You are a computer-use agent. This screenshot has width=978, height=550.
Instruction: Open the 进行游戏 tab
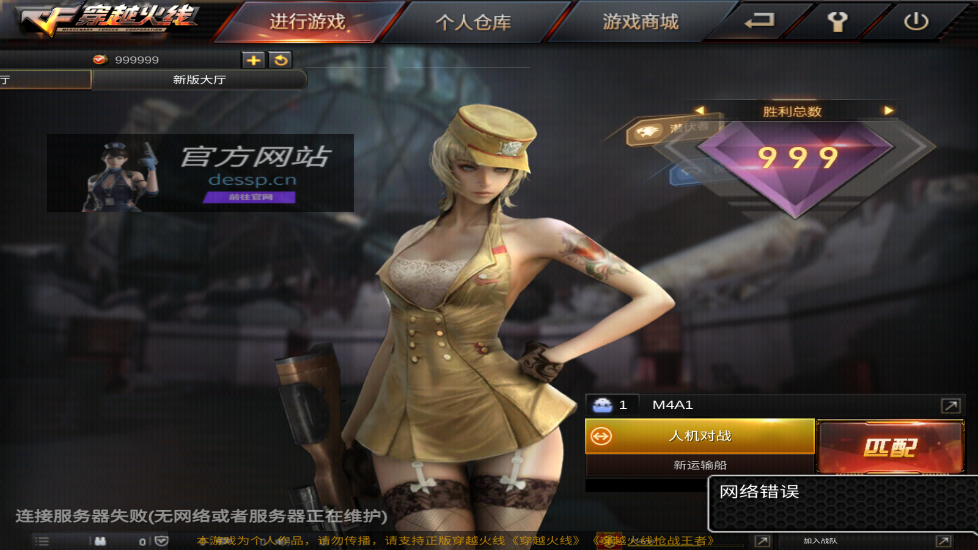(307, 22)
